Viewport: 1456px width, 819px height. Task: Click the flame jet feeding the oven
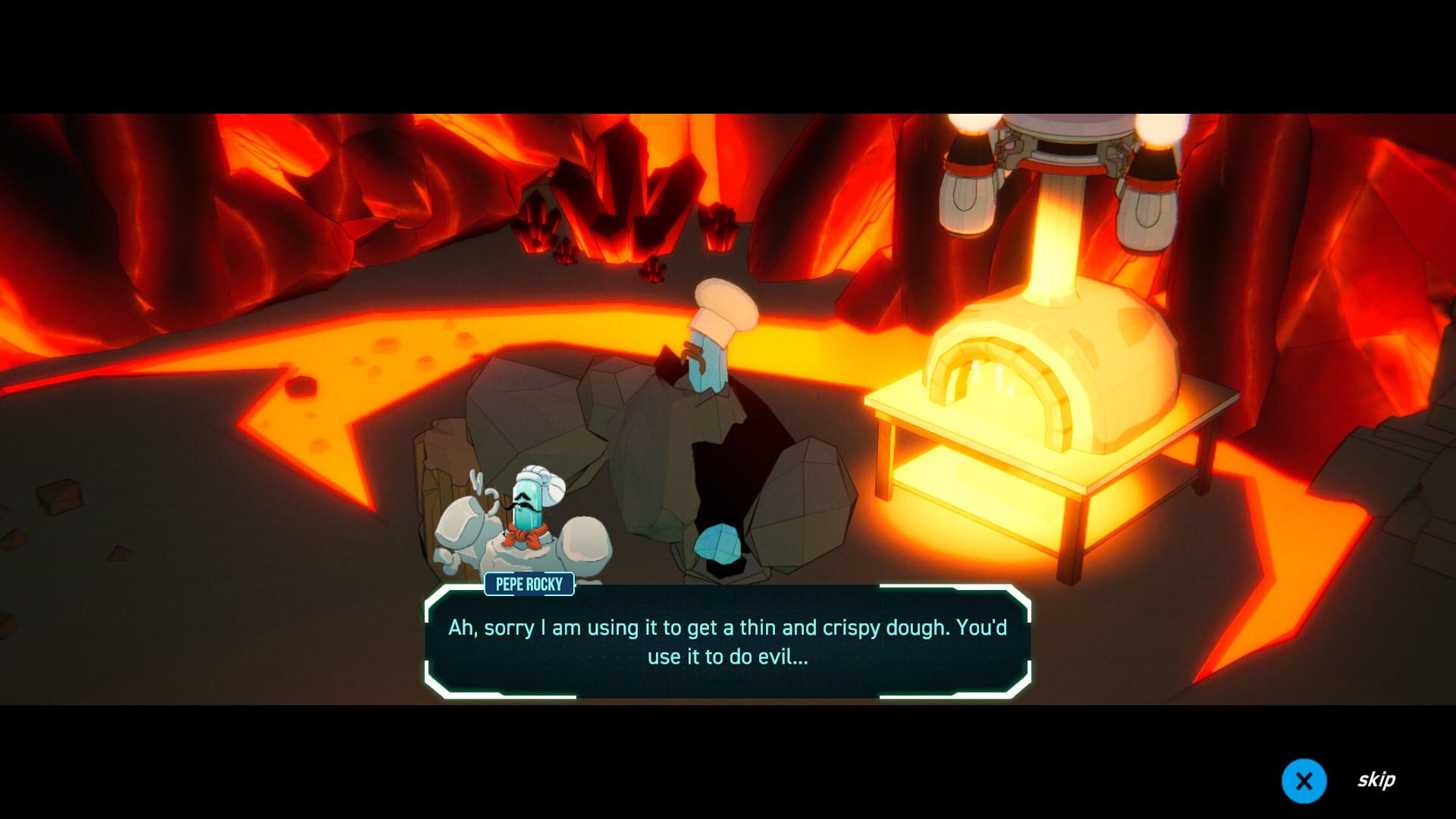pos(1050,250)
